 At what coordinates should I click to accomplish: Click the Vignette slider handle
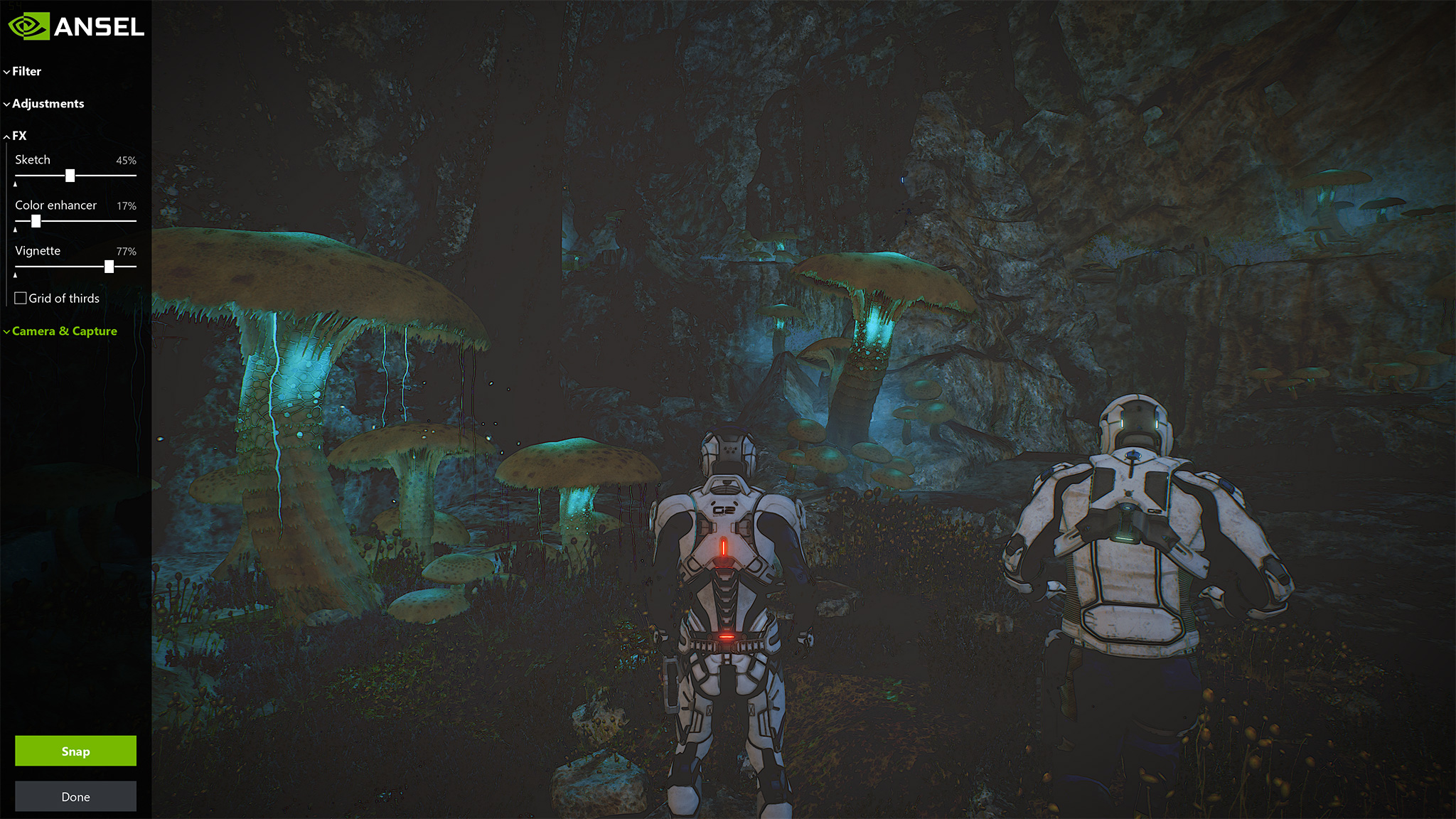pyautogui.click(x=109, y=267)
